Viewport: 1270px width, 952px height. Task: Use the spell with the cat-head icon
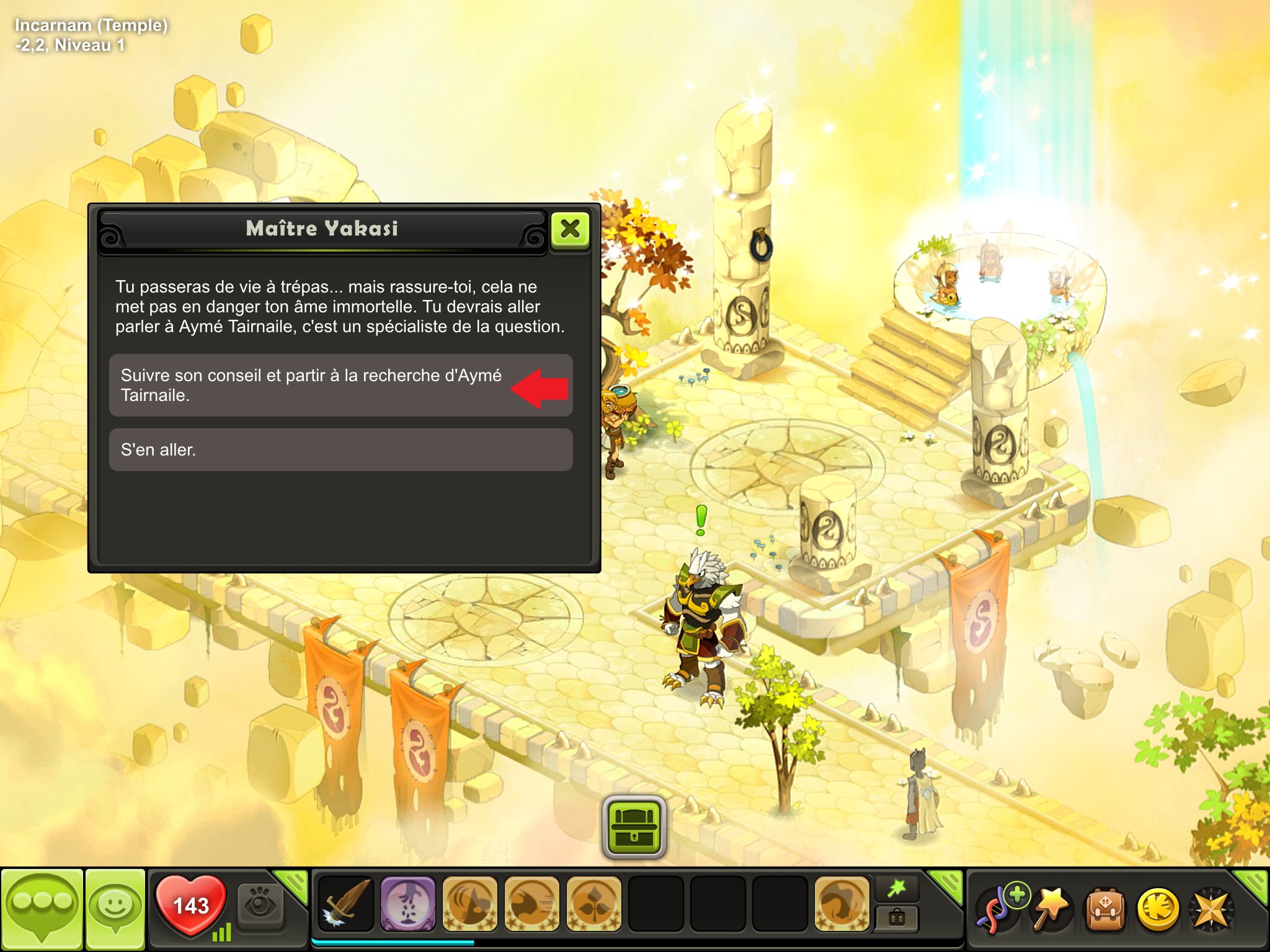tap(469, 904)
